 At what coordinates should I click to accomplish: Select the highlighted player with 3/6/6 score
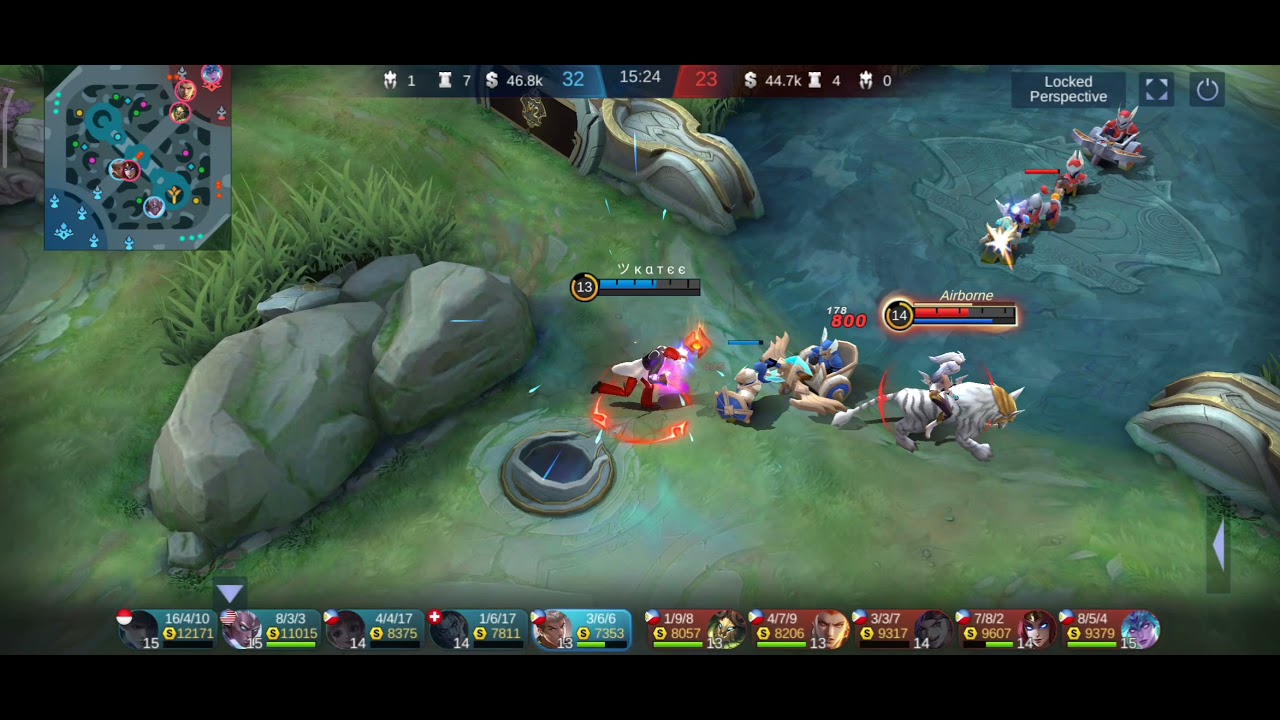(x=581, y=629)
